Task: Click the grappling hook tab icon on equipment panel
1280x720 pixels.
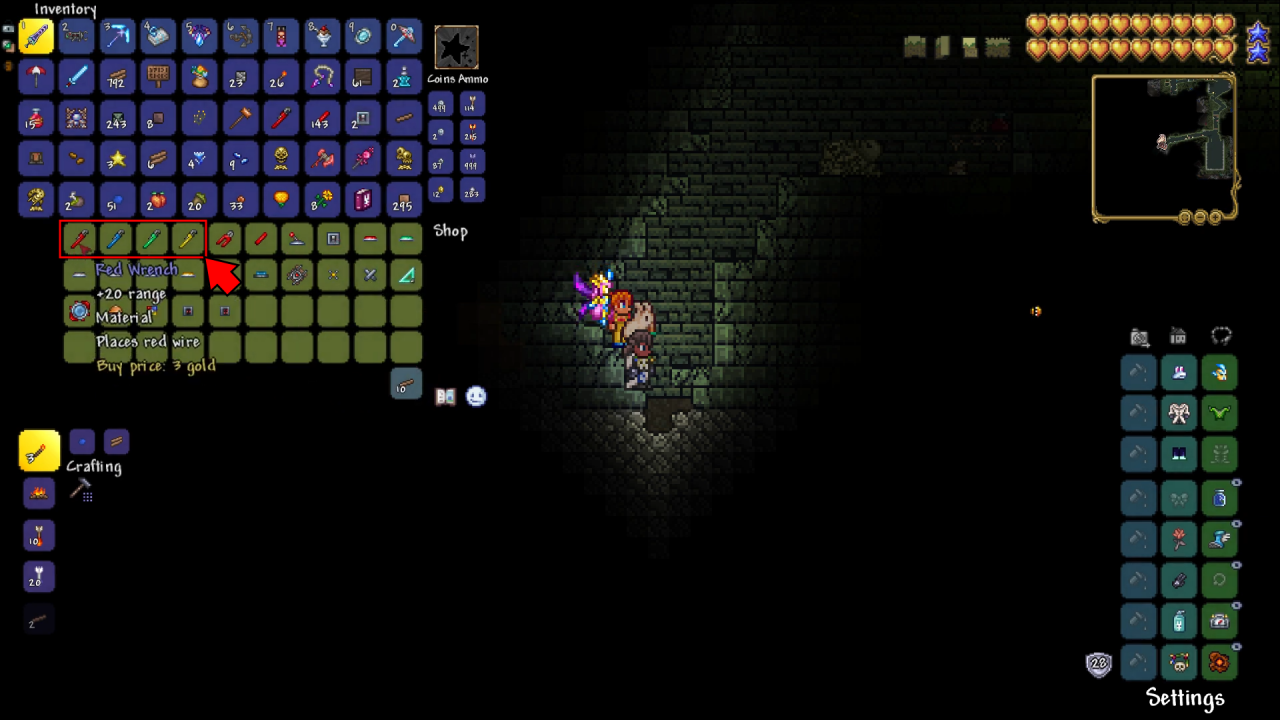Action: (1221, 337)
